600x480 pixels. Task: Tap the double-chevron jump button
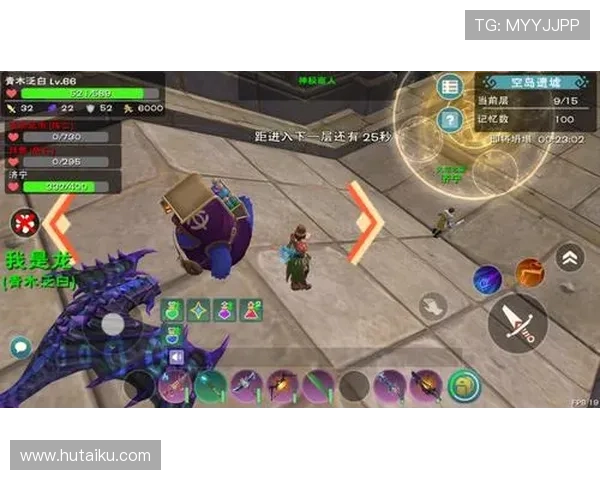click(x=570, y=257)
